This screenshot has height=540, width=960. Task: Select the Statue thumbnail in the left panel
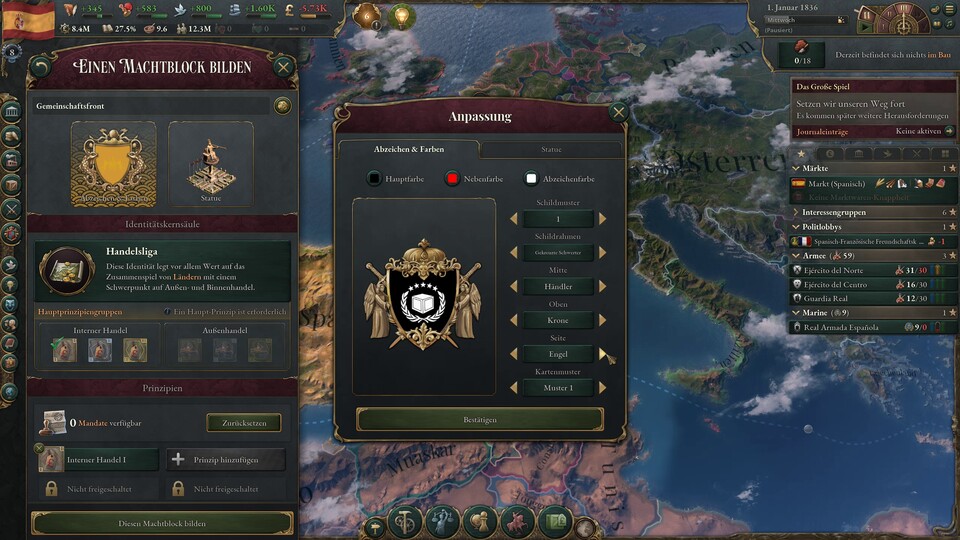pyautogui.click(x=210, y=164)
